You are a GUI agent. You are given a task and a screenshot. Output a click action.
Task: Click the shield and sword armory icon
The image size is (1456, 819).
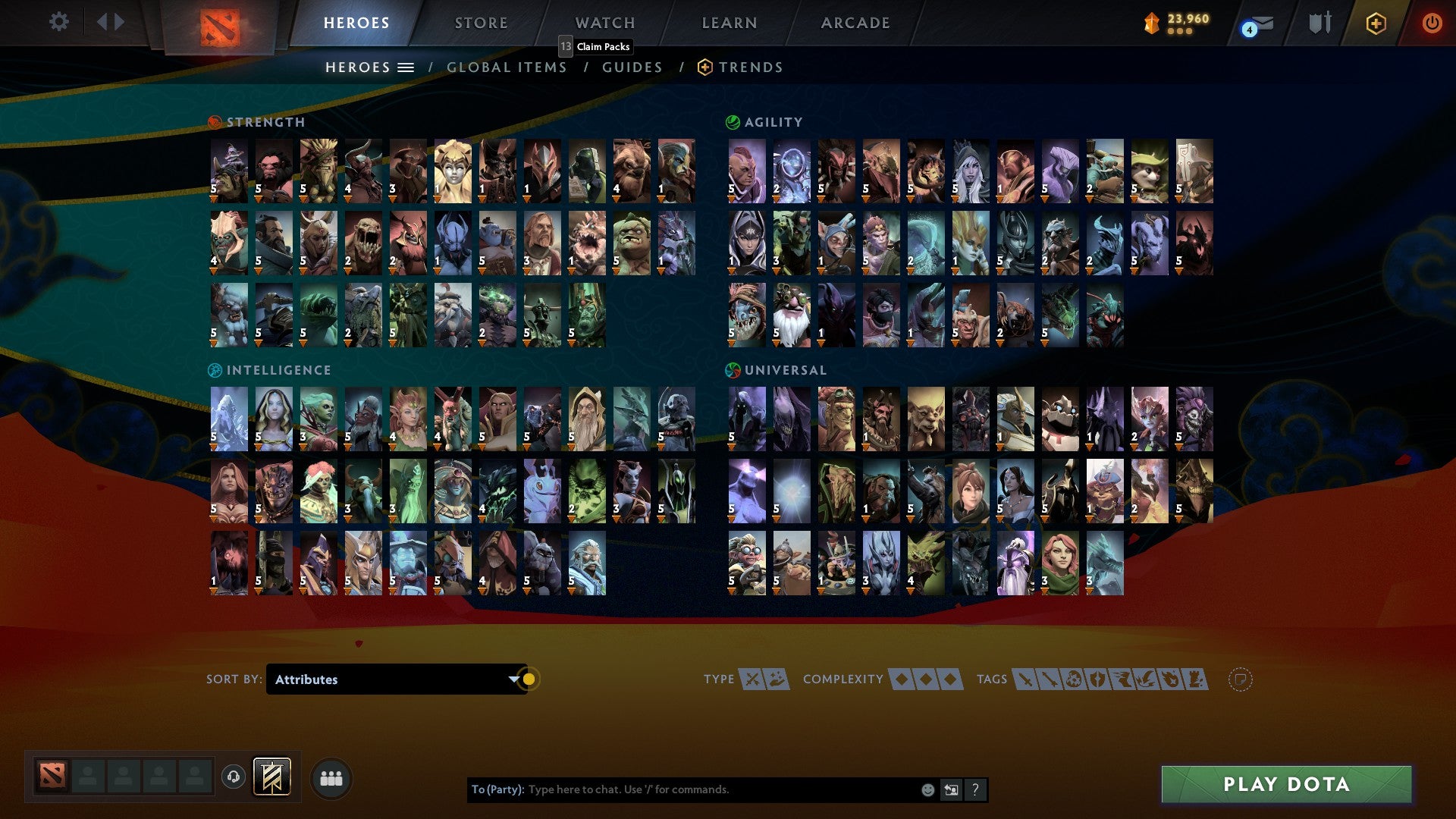click(1319, 24)
